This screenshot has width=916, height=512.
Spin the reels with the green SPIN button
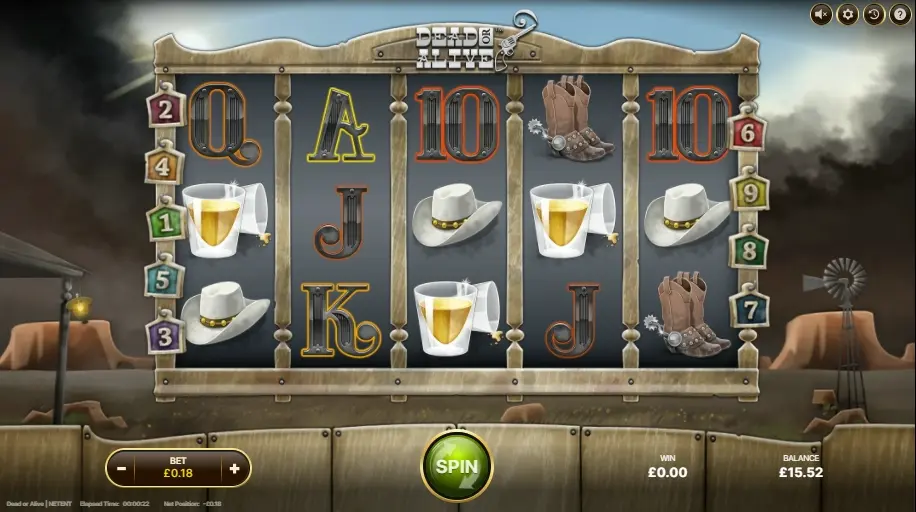point(456,465)
